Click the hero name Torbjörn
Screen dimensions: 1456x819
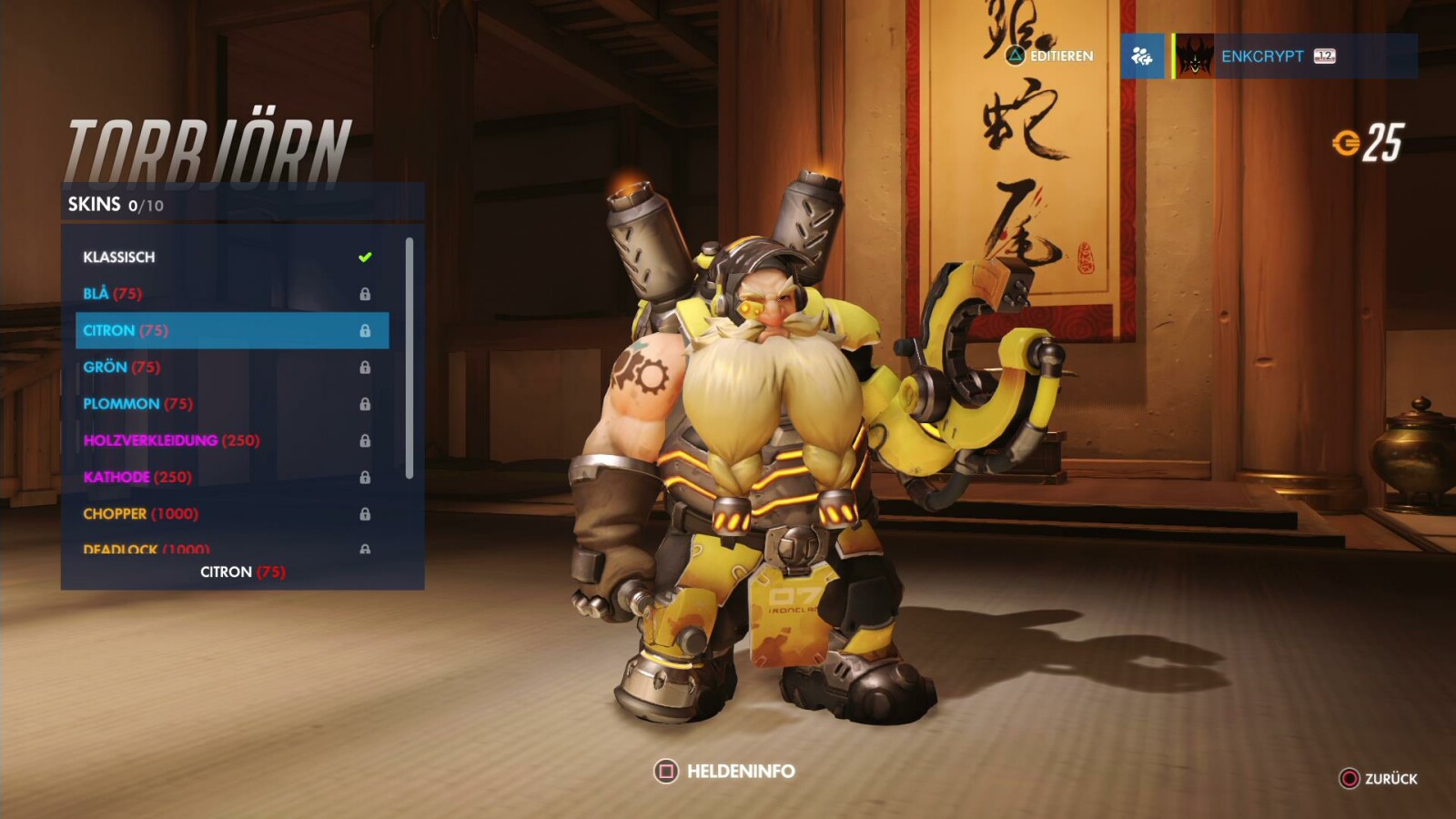coord(209,141)
